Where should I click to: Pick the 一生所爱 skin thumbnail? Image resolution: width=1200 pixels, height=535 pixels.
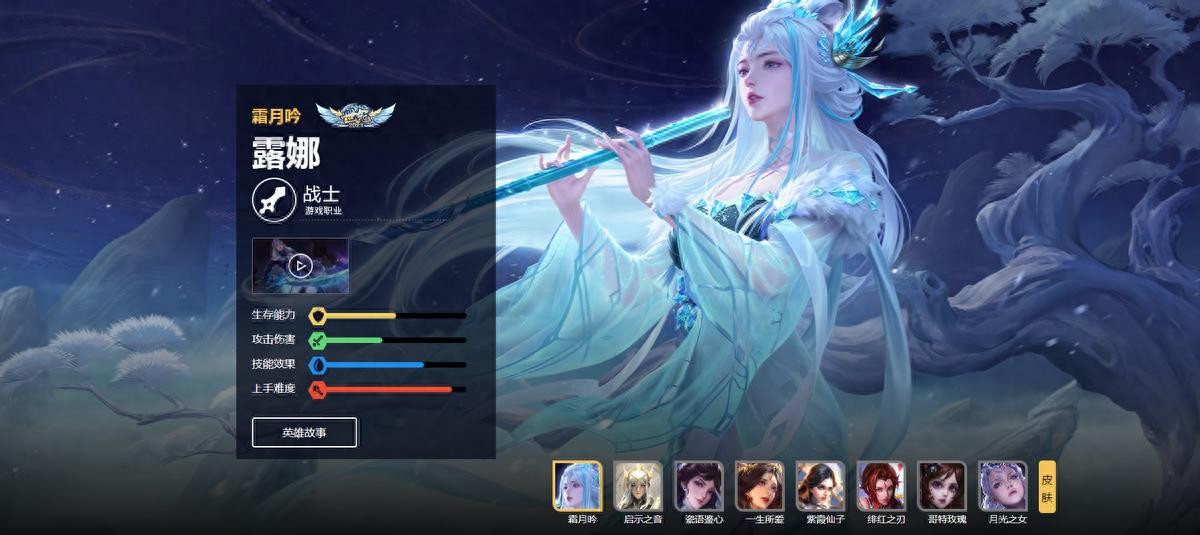pyautogui.click(x=760, y=486)
